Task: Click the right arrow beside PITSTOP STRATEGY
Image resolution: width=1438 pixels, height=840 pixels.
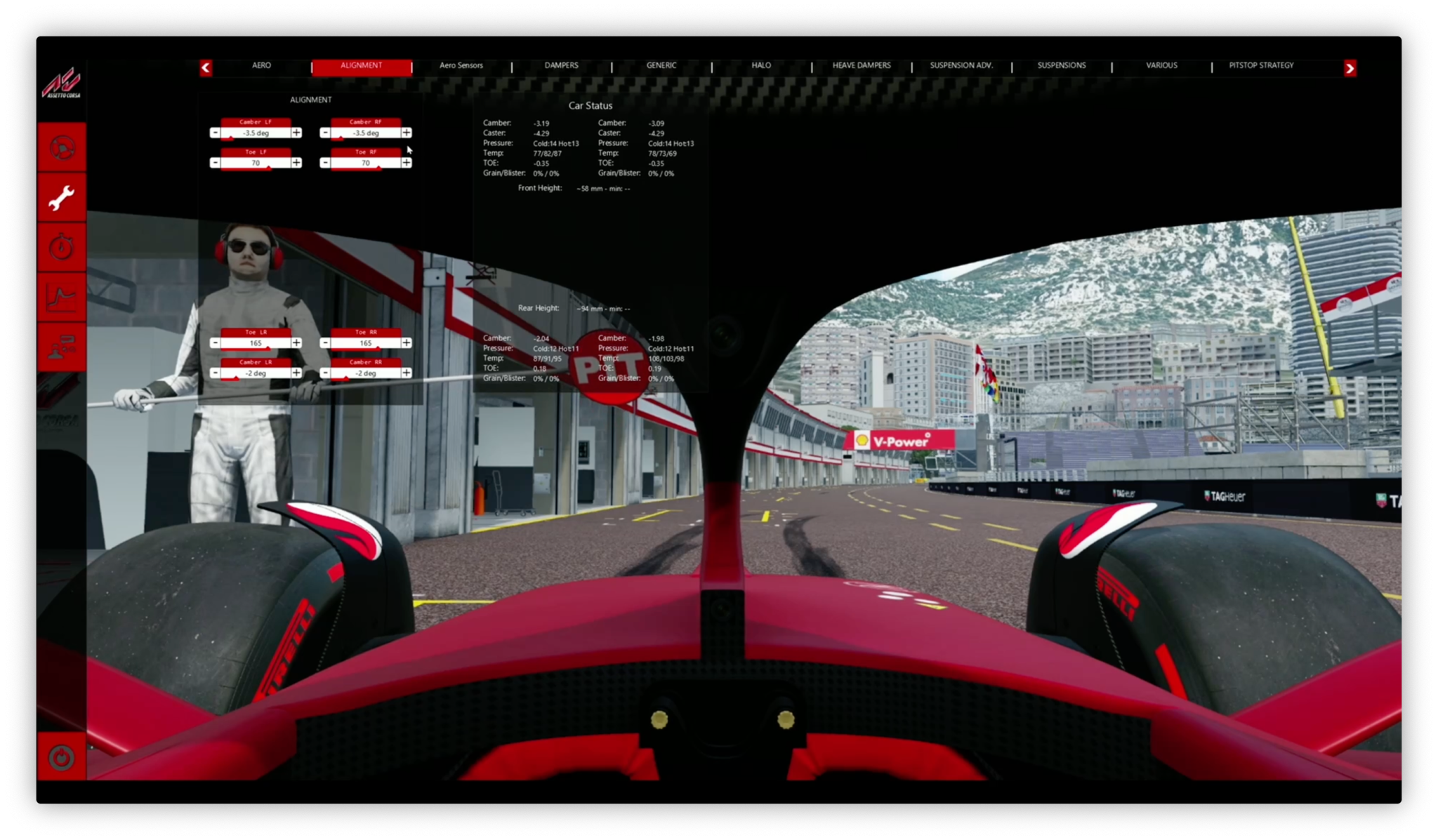Action: 1350,68
